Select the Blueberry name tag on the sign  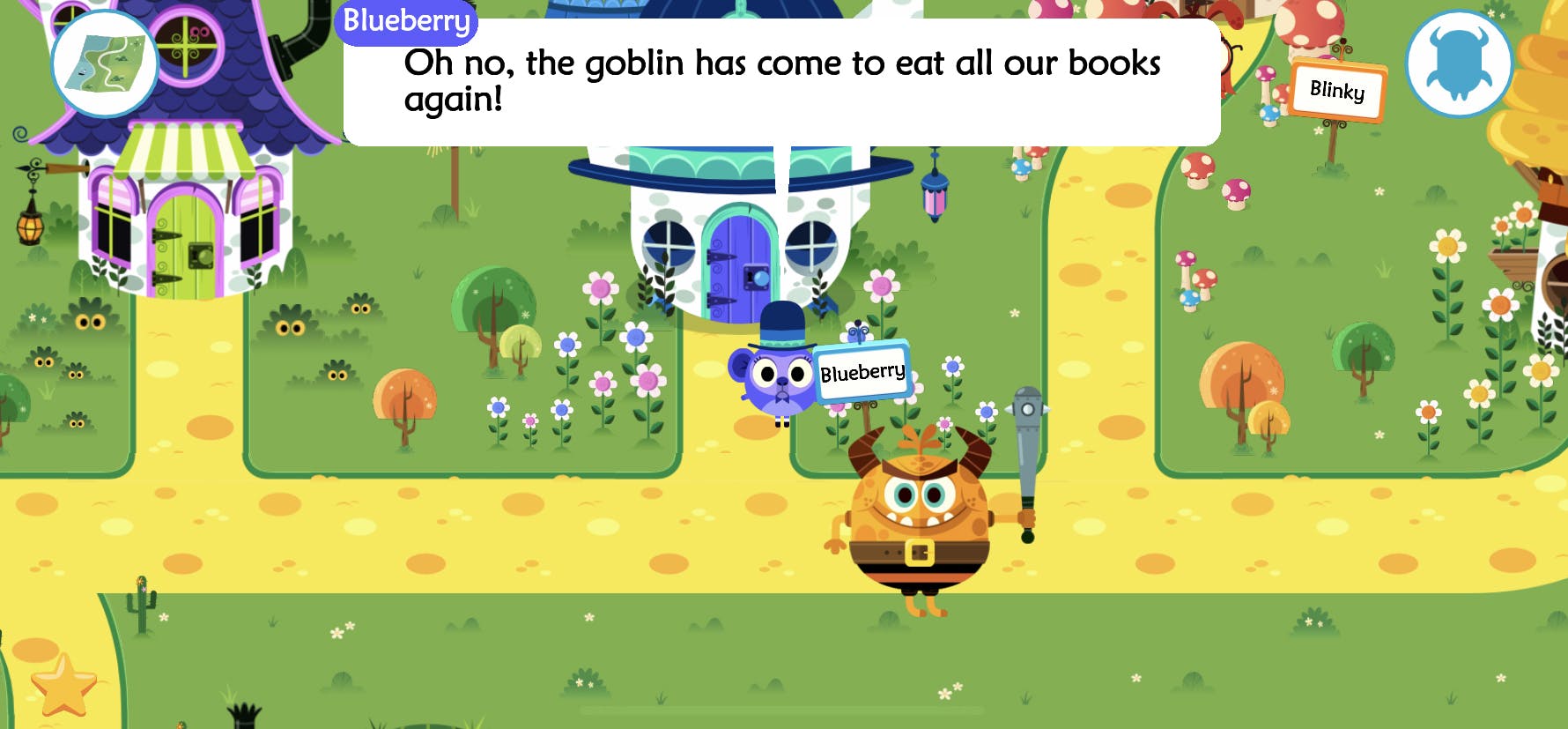pos(861,372)
